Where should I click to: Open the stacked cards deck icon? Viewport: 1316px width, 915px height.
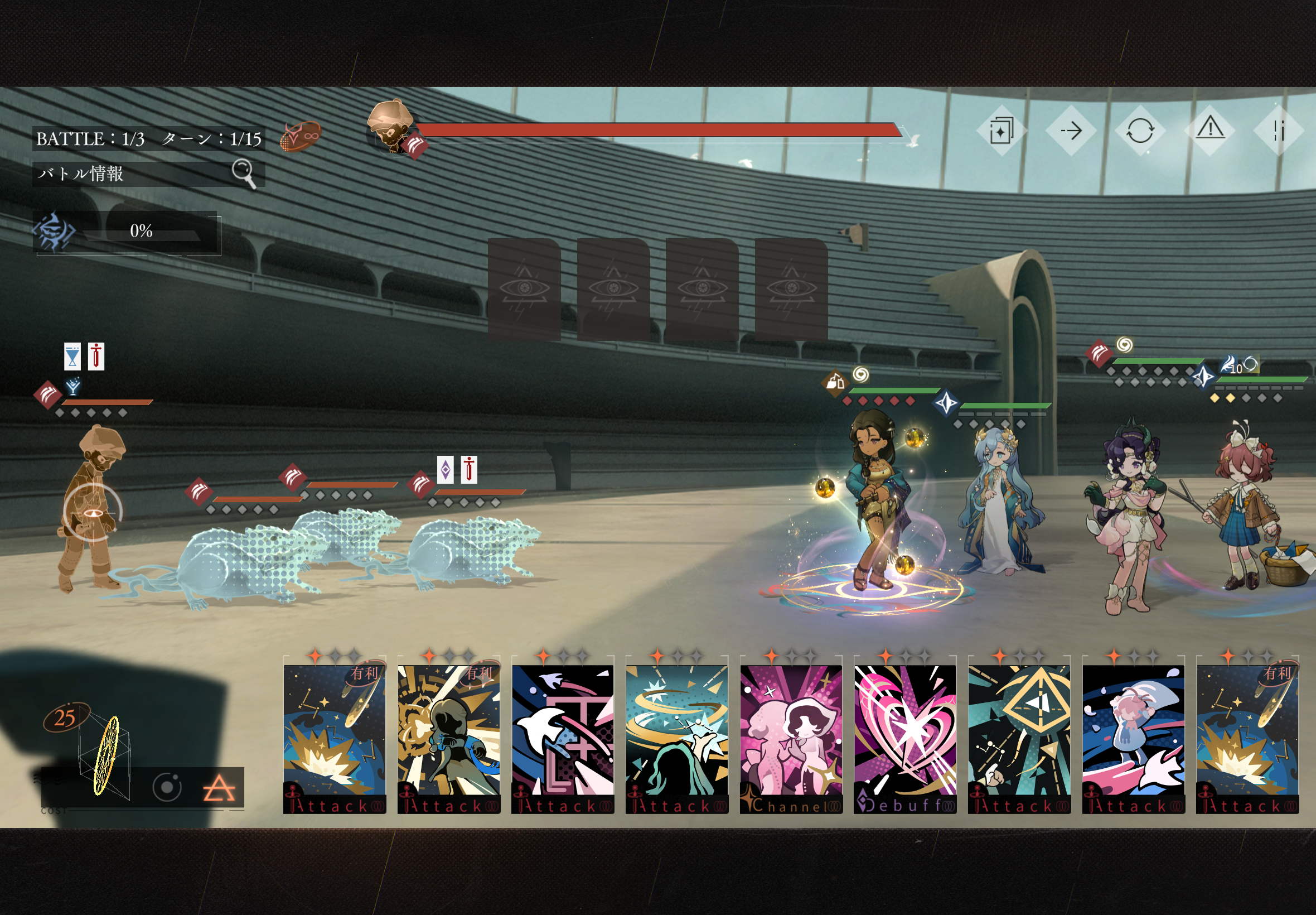coord(1001,131)
